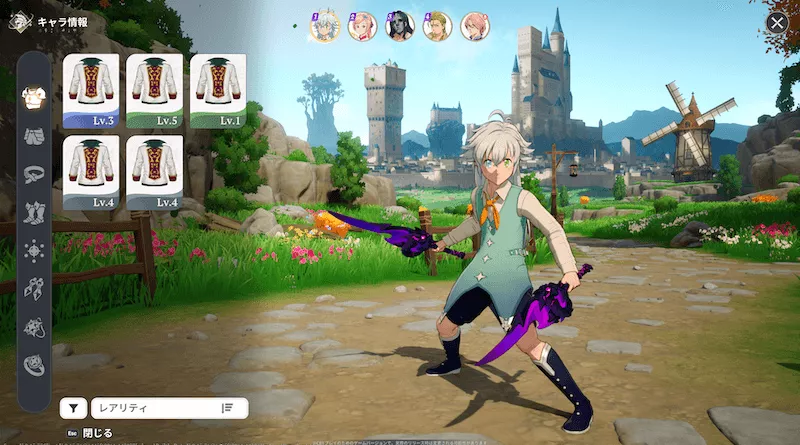Screen dimensions: 800x445
Task: Switch to the top armor category tab
Action: click(x=34, y=97)
